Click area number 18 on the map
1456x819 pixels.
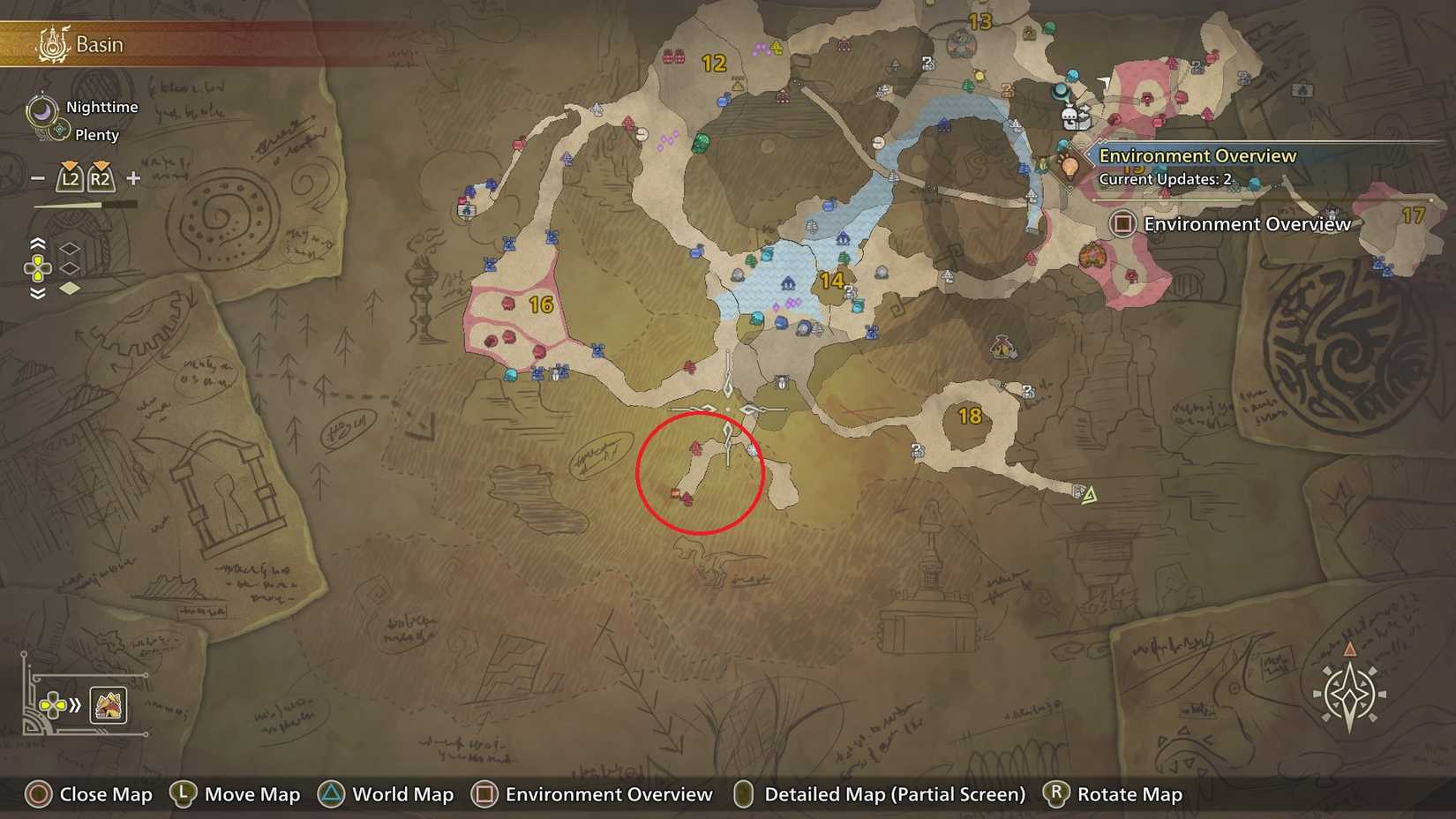click(x=969, y=413)
